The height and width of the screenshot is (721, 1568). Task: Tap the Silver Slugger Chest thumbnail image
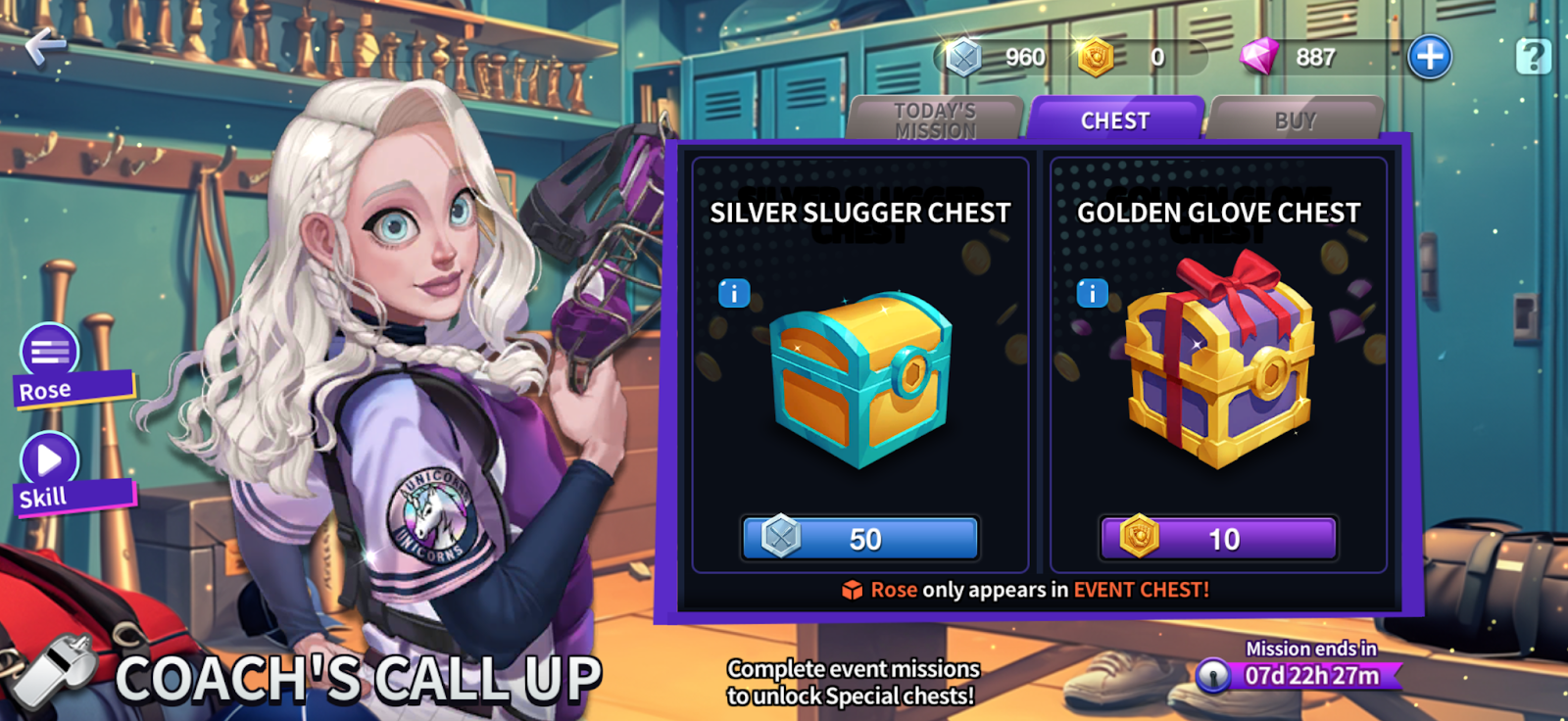(861, 382)
